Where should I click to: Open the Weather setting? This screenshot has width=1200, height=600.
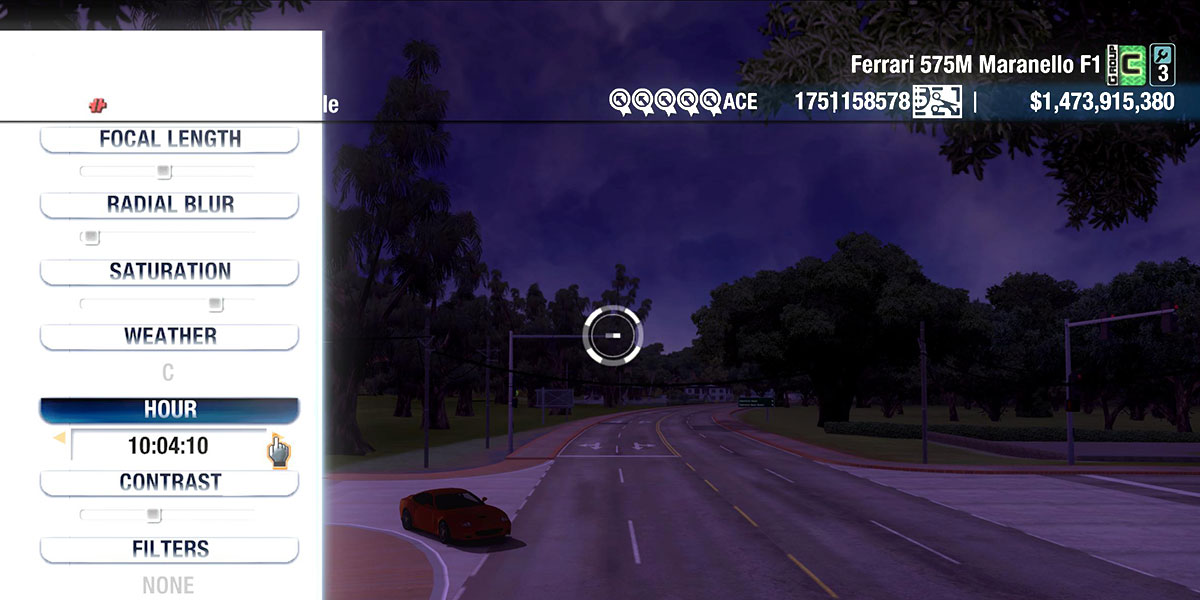169,336
